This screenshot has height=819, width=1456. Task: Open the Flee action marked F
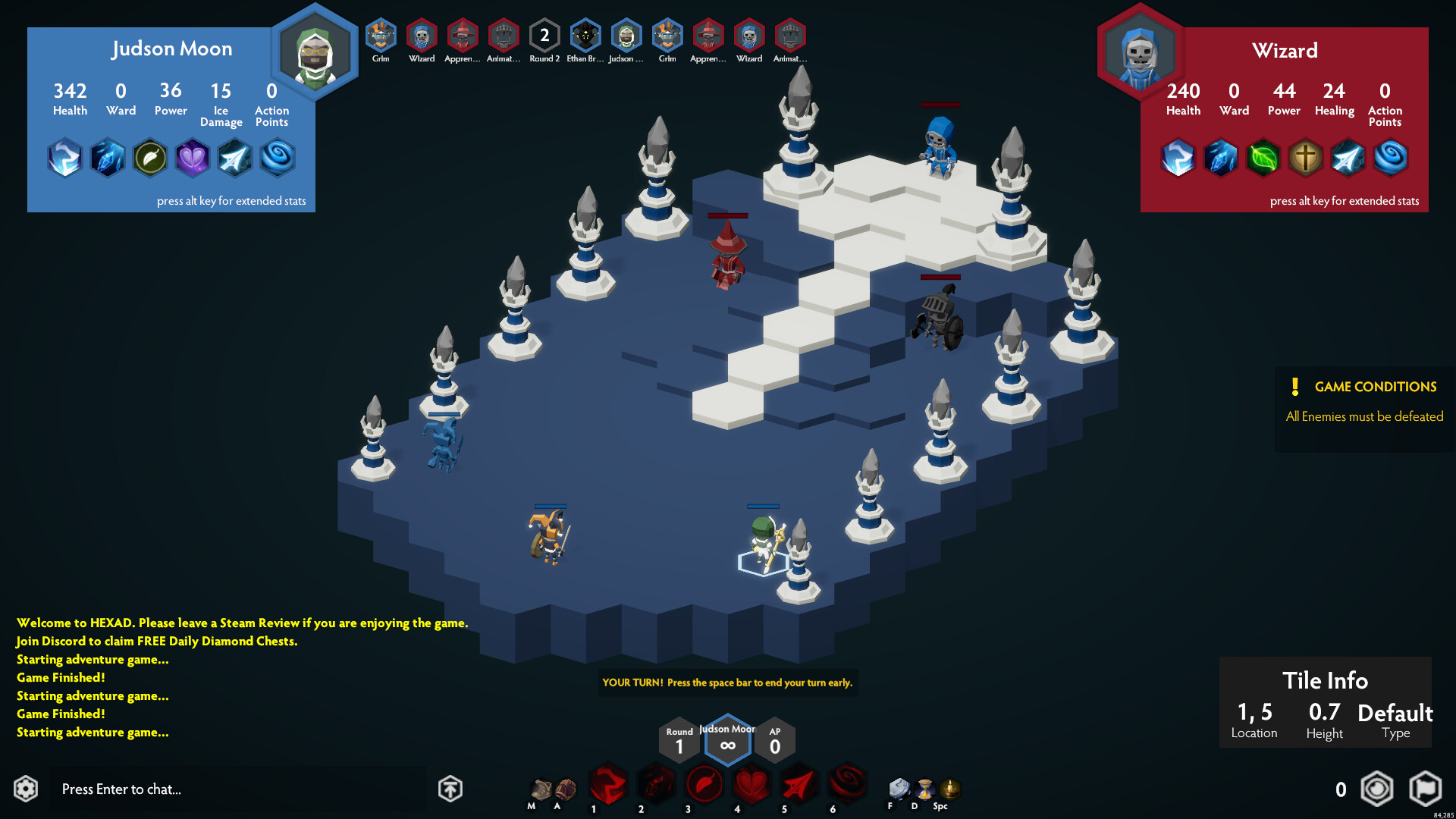[899, 789]
